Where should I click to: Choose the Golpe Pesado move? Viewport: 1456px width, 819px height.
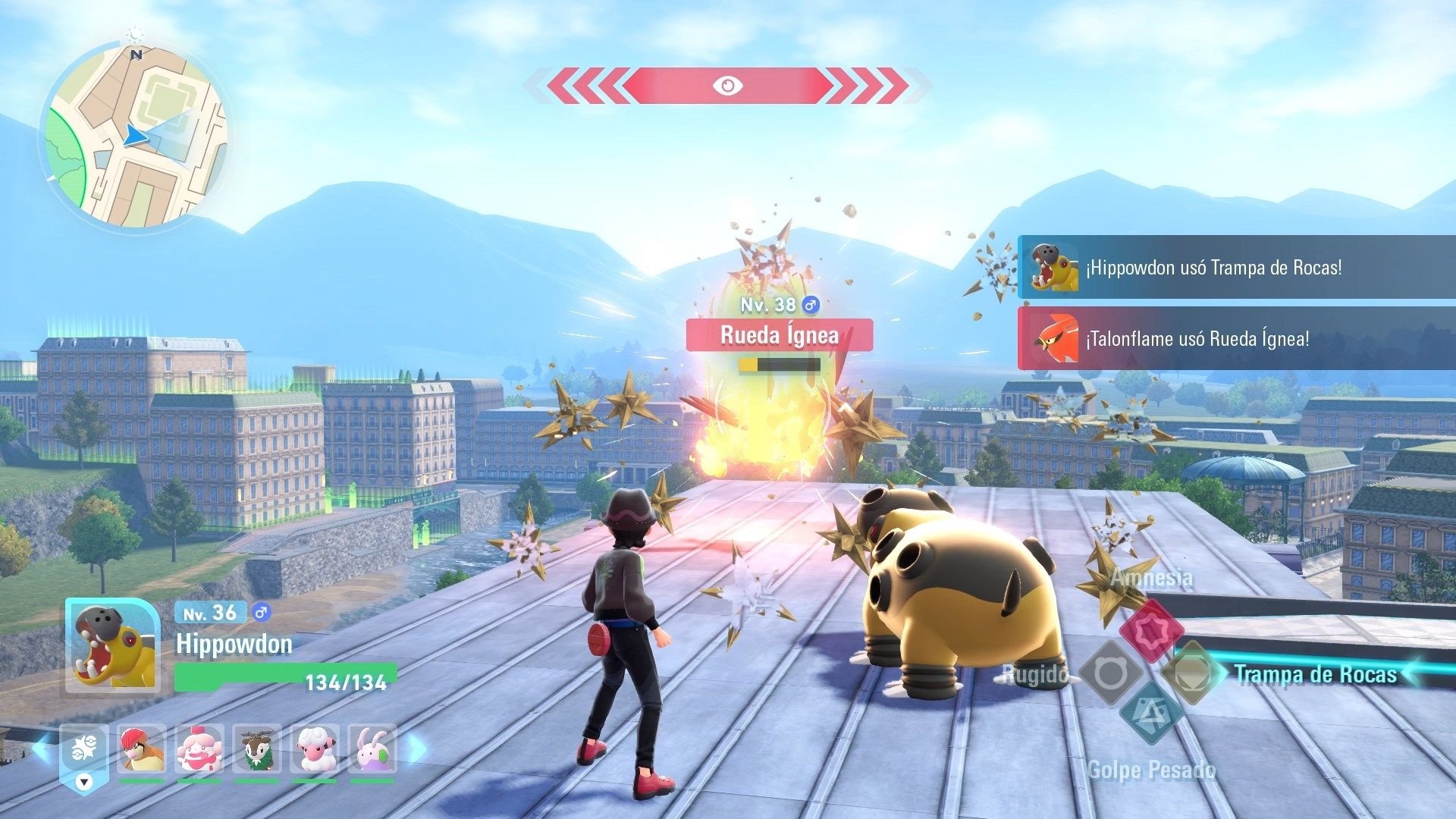[1151, 714]
